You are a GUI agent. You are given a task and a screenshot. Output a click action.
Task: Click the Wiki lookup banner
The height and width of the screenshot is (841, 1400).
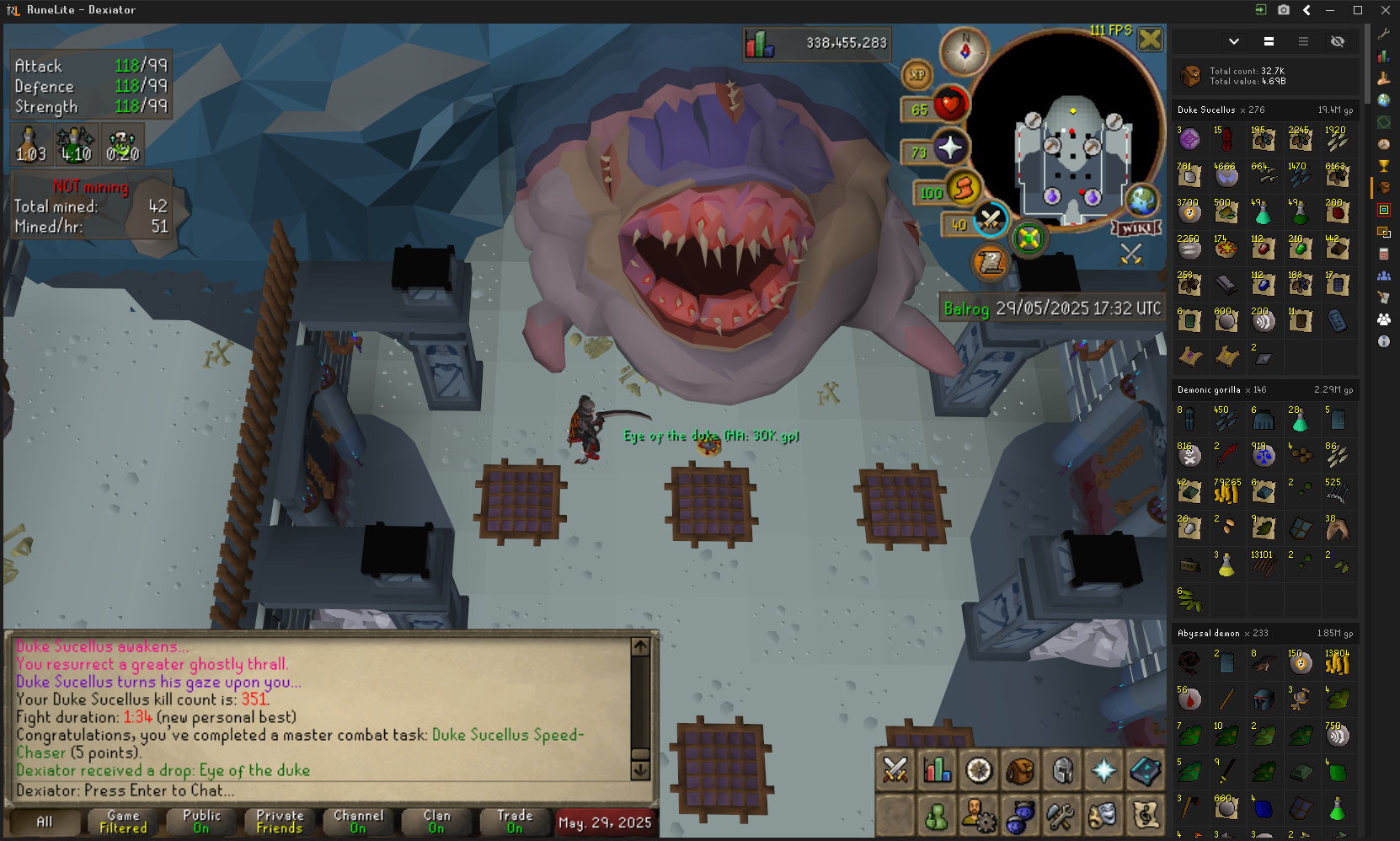pos(1136,228)
